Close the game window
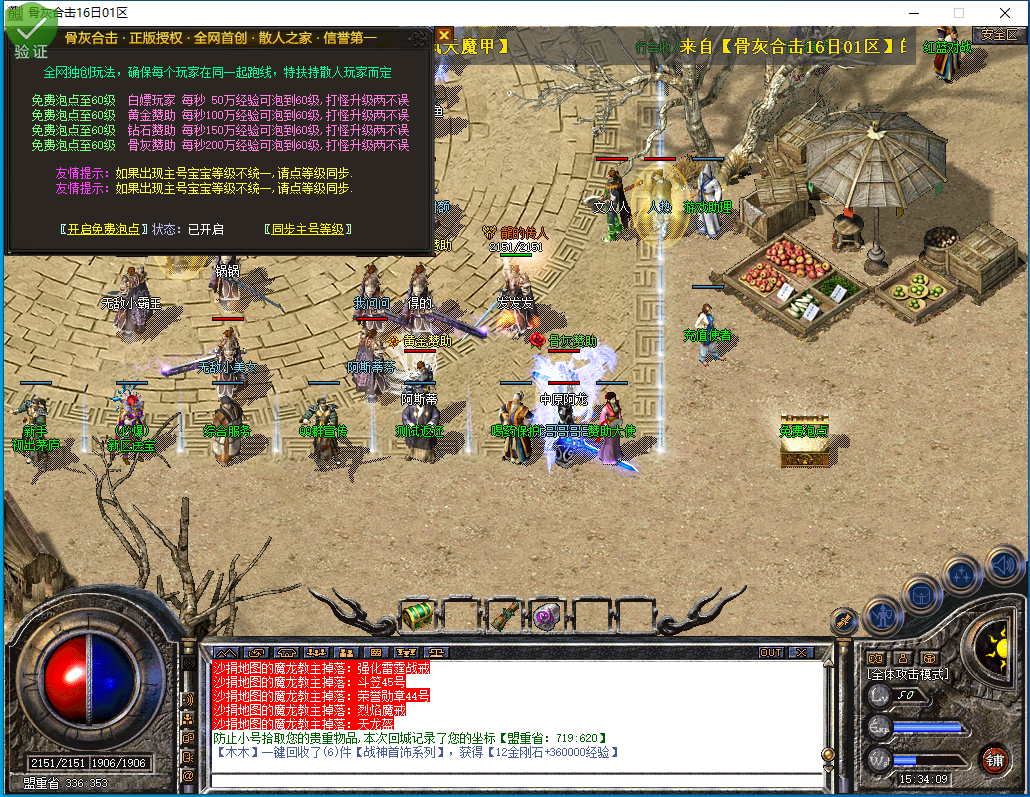Screen dimensions: 1030x797 (x=1005, y=13)
